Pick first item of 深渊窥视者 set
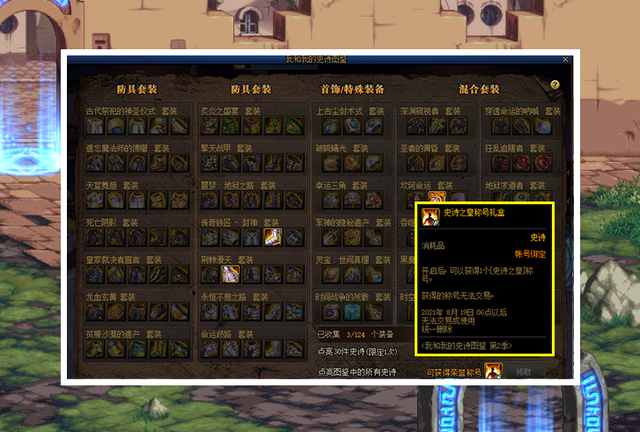Image resolution: width=640 pixels, height=432 pixels. (408, 125)
